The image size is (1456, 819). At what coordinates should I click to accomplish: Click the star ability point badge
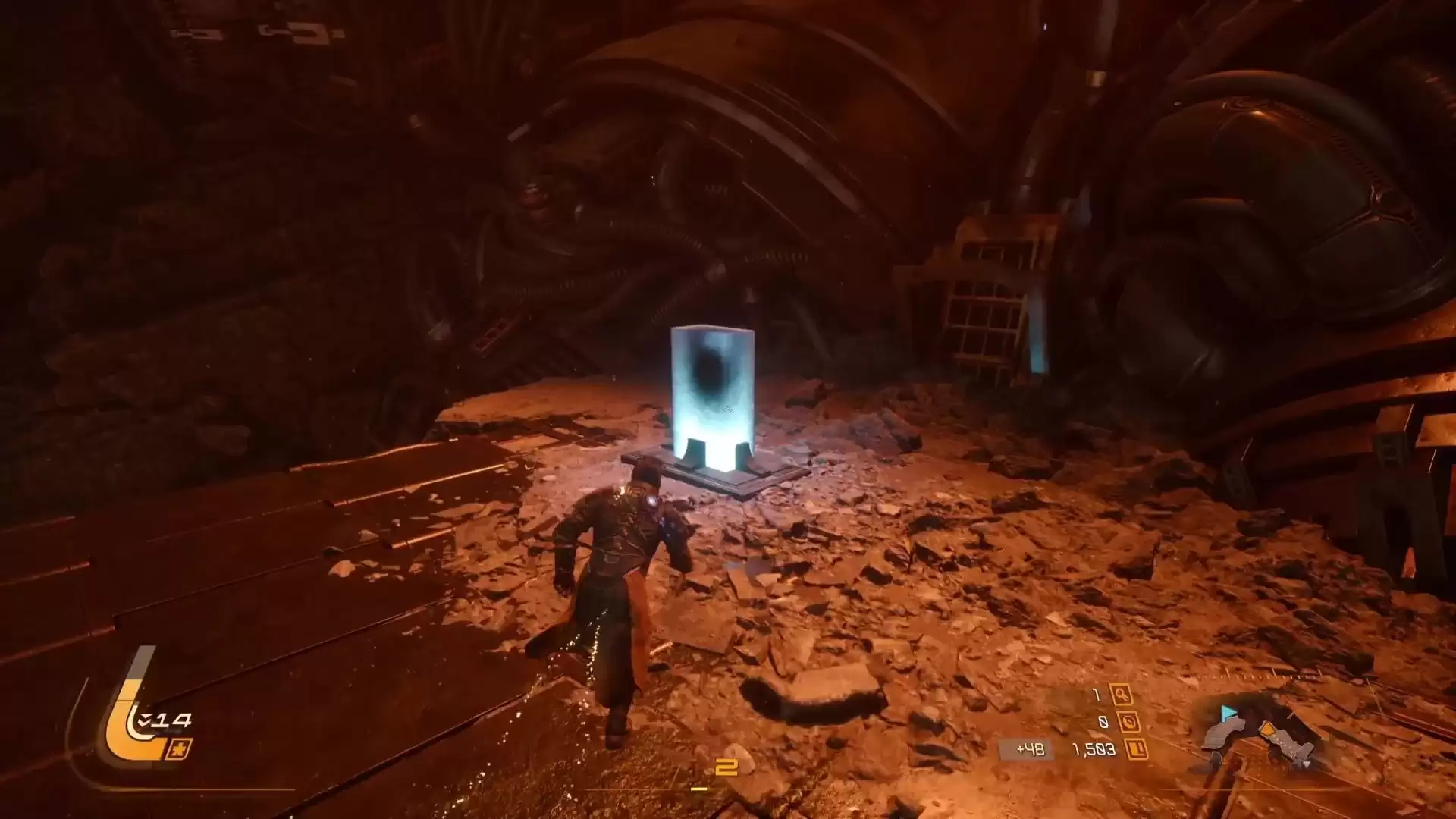point(179,749)
